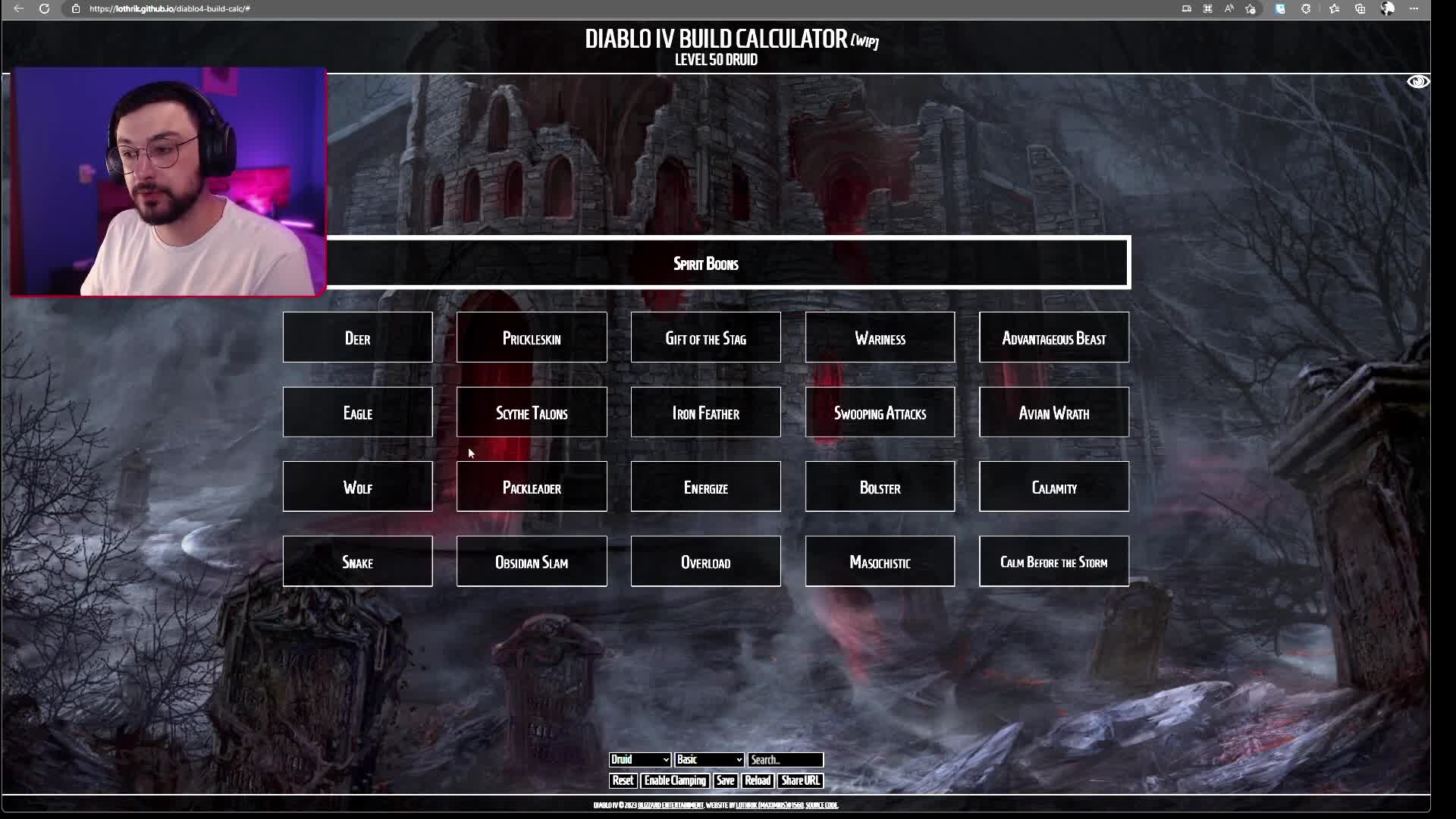Open the favorites list icon
This screenshot has width=1456, height=819.
pos(1335,9)
